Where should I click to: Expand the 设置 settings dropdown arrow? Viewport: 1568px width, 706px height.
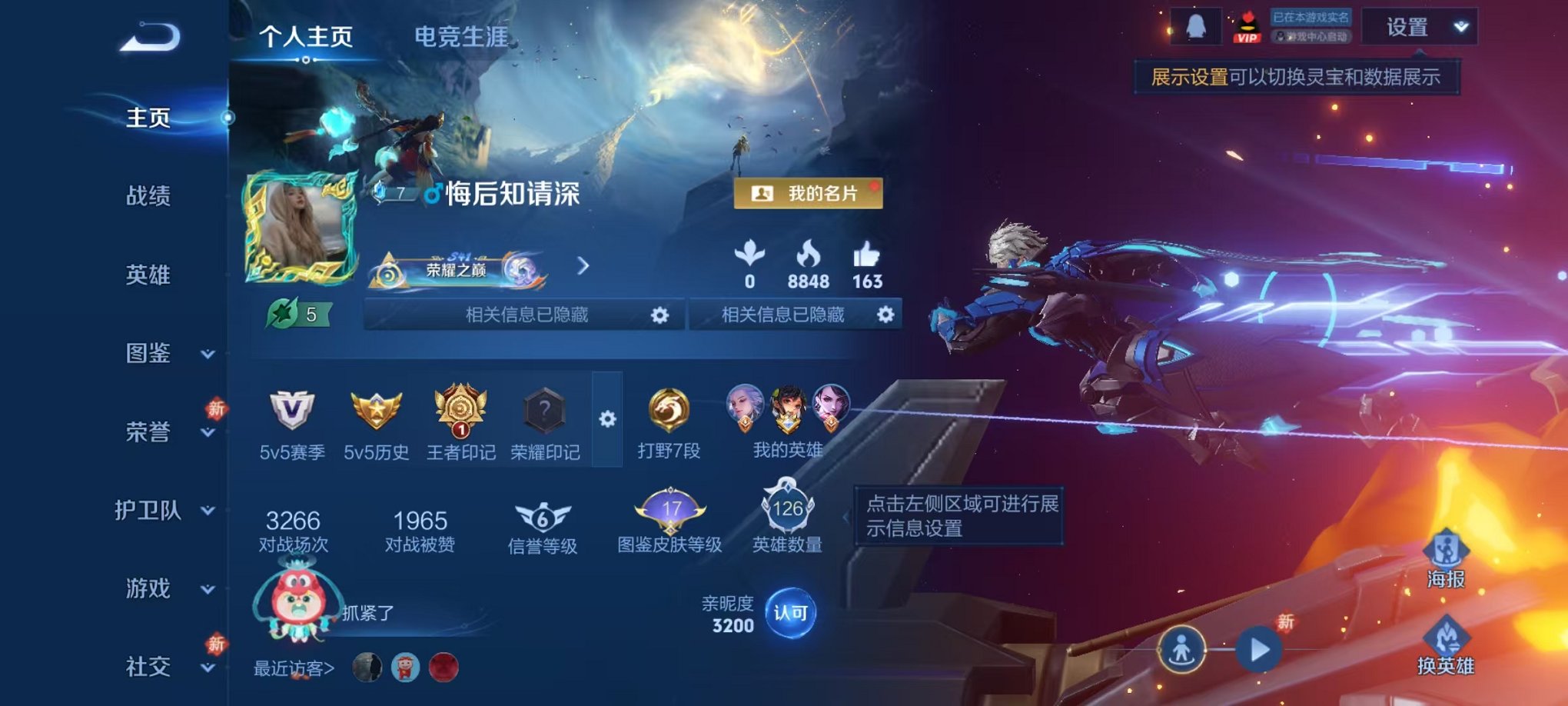tap(1460, 25)
